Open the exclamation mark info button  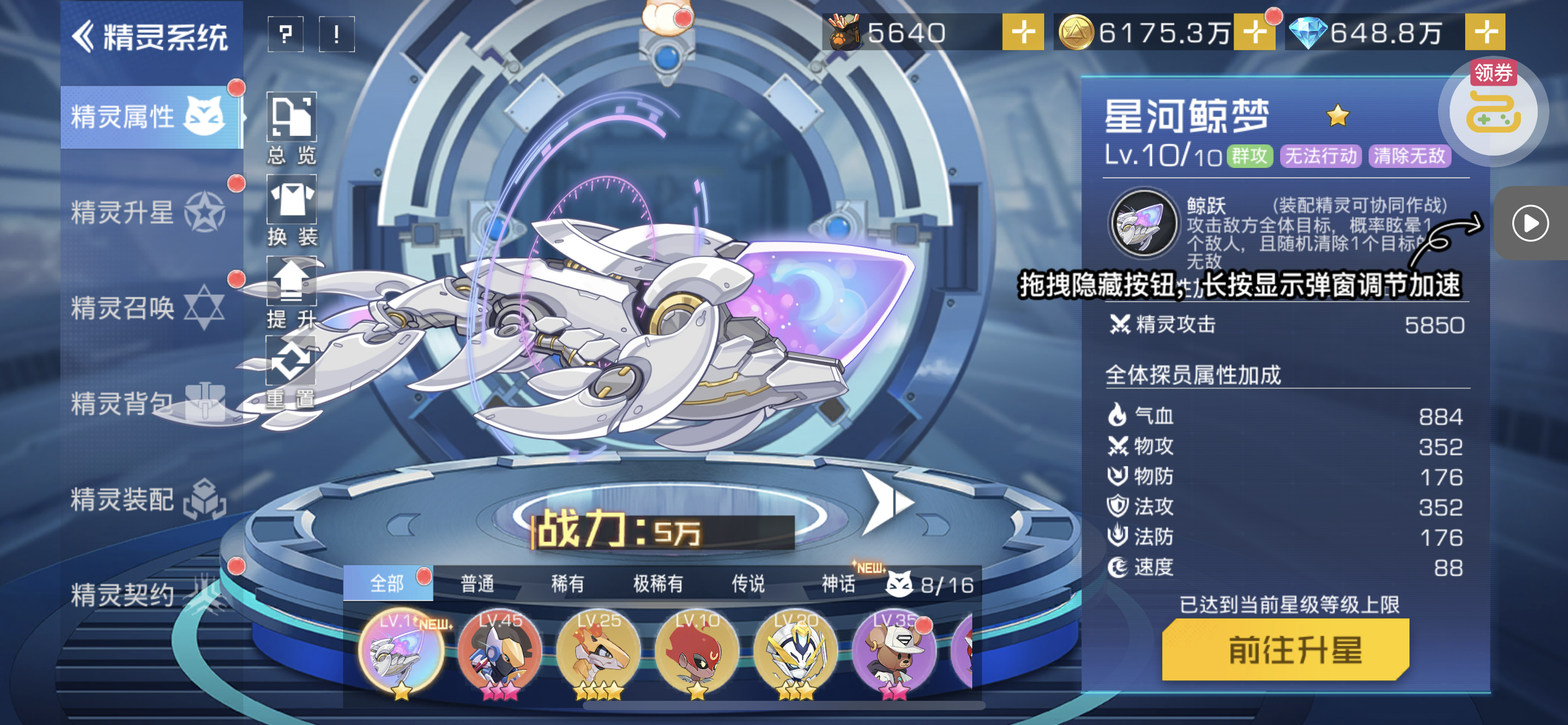tap(336, 34)
